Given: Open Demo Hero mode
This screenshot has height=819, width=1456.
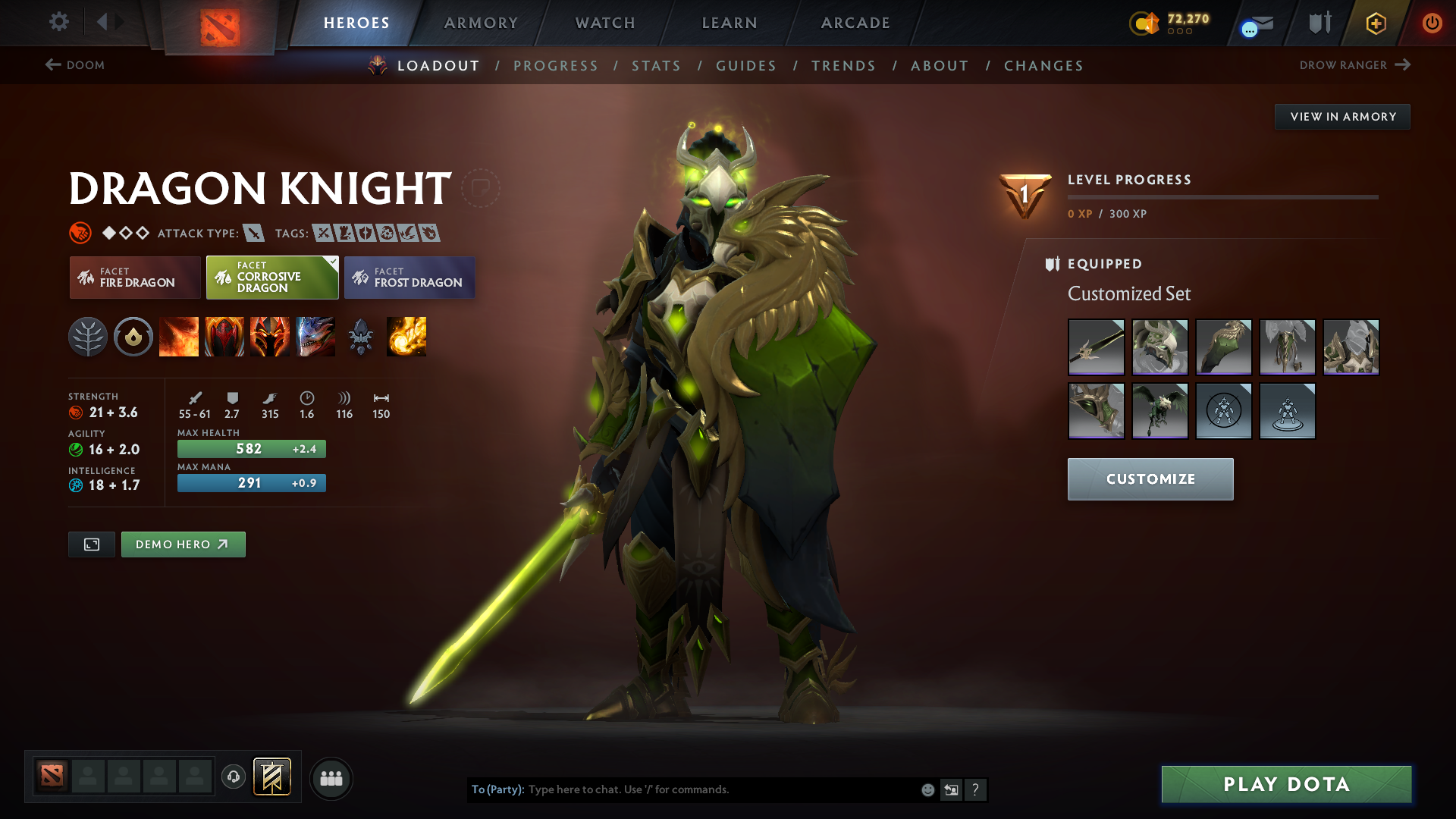Looking at the screenshot, I should (x=183, y=544).
